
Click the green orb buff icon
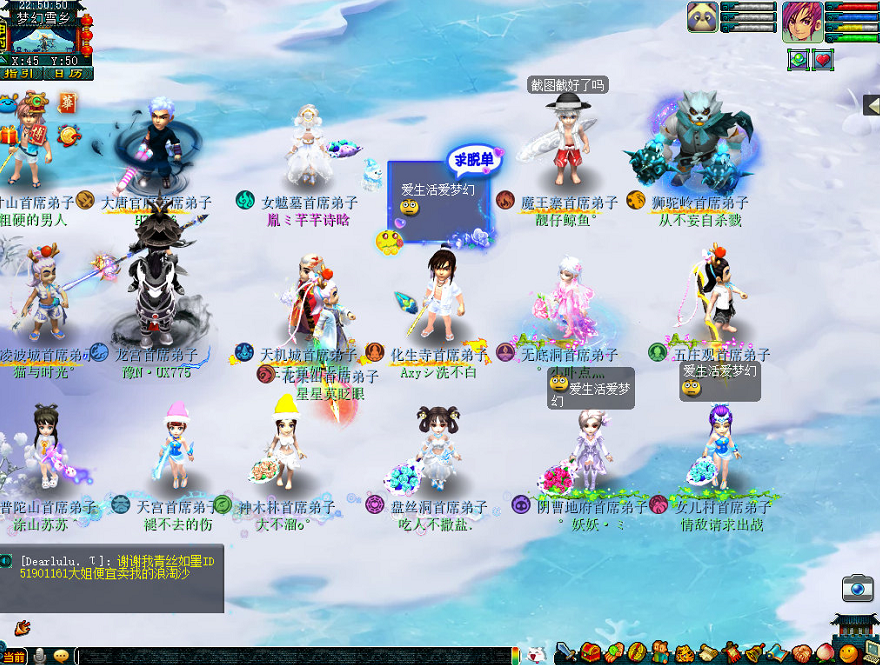[x=798, y=59]
